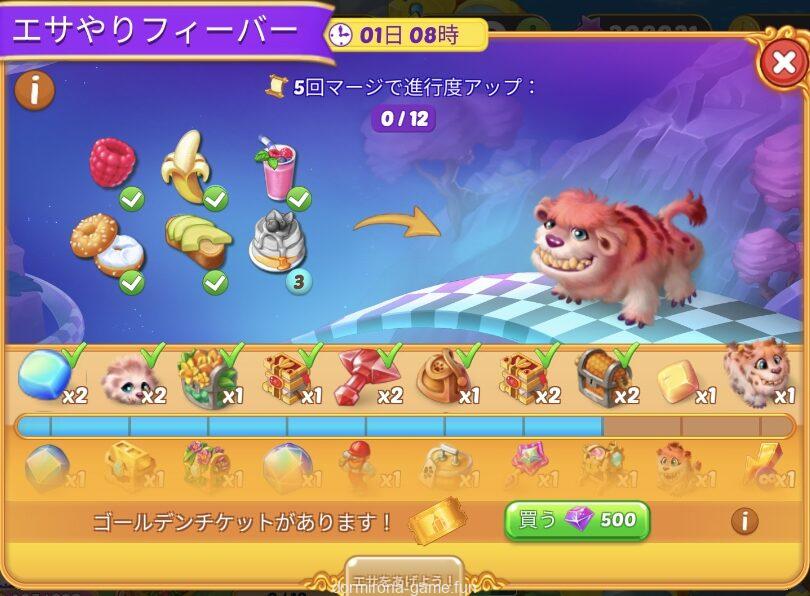Close the feeding fever event window

pyautogui.click(x=780, y=64)
